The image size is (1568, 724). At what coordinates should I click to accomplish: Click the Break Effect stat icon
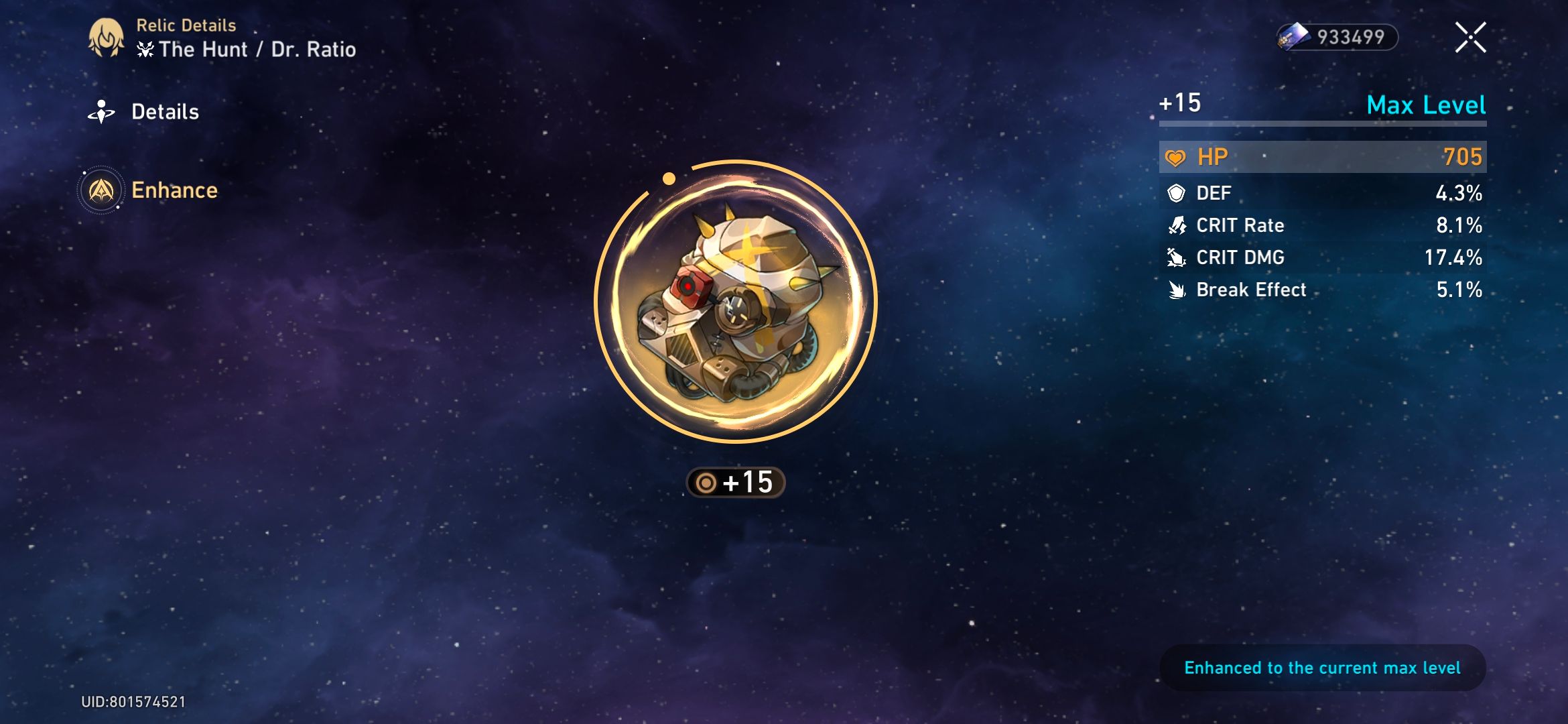[x=1178, y=290]
